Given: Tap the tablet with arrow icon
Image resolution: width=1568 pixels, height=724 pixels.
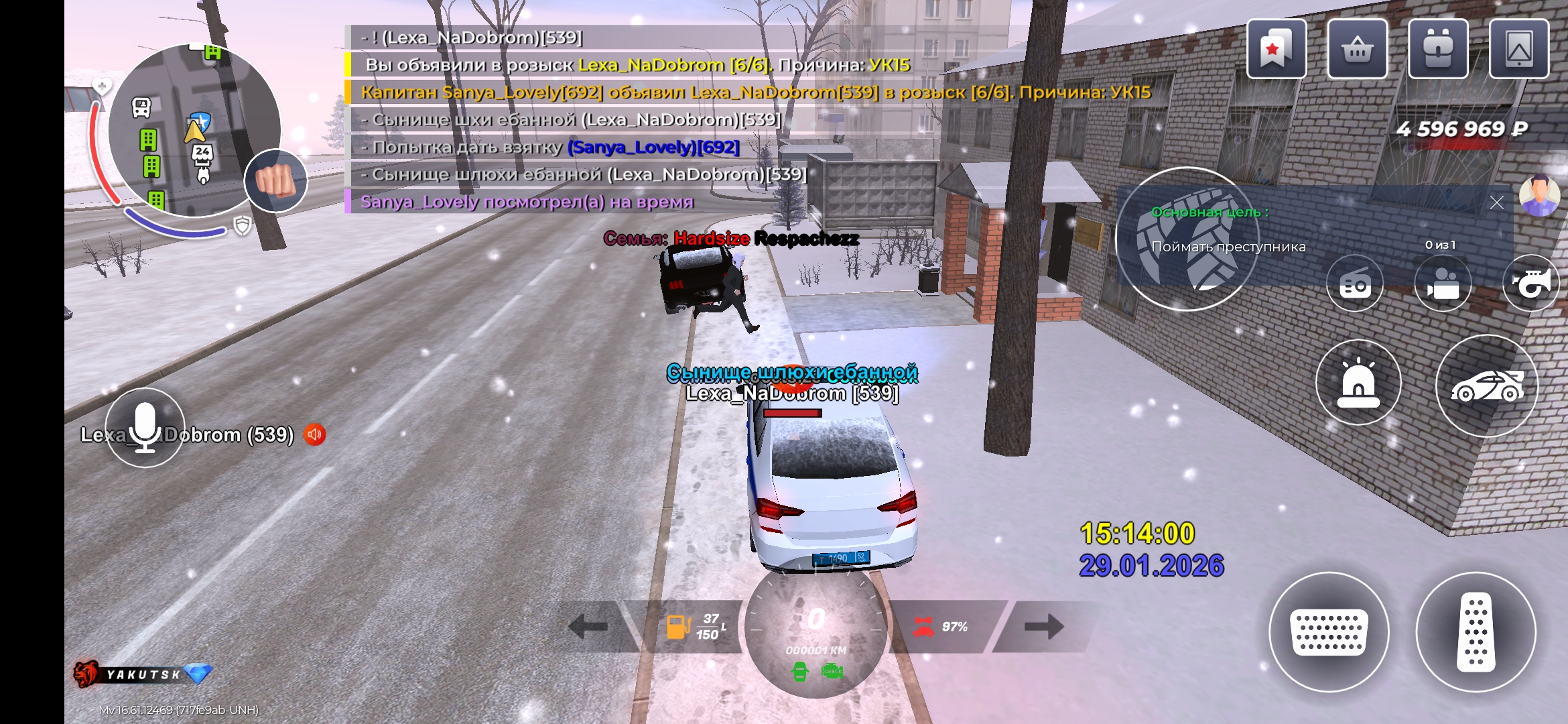Looking at the screenshot, I should pos(1518,49).
